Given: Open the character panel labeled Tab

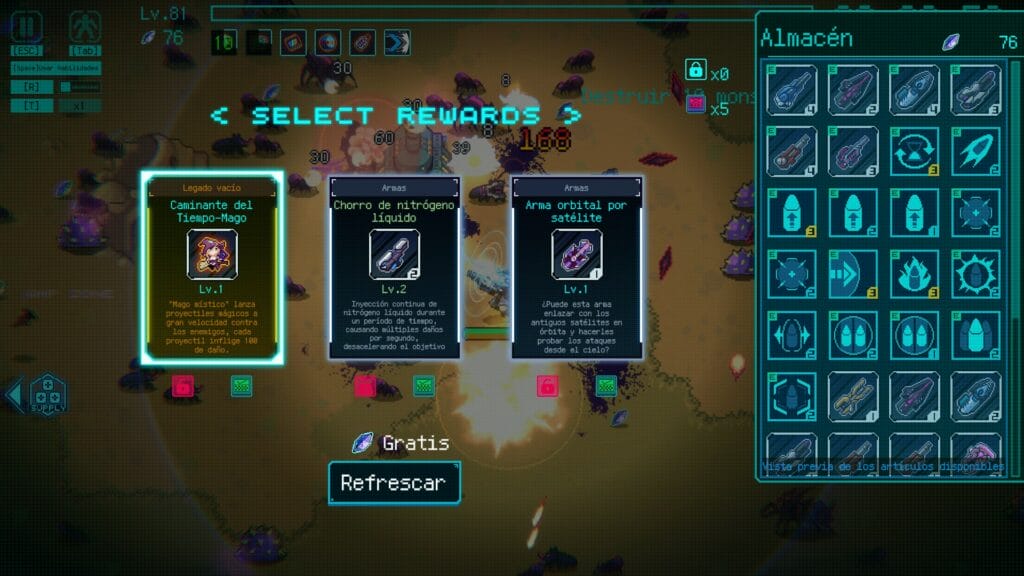Looking at the screenshot, I should (85, 27).
